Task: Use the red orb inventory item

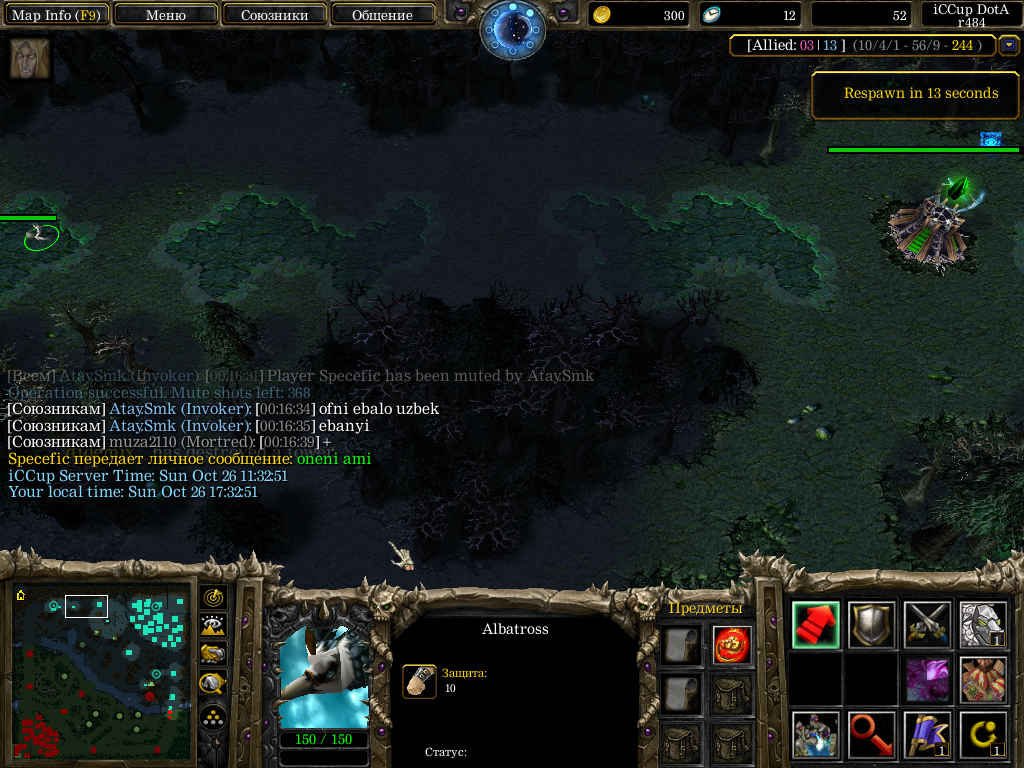Action: coord(733,645)
